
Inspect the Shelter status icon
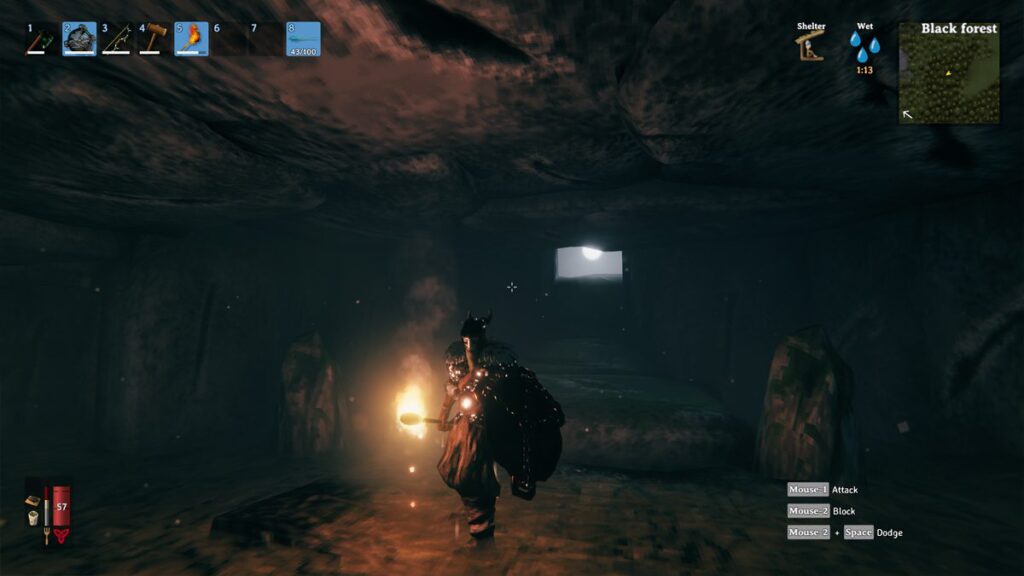[810, 46]
